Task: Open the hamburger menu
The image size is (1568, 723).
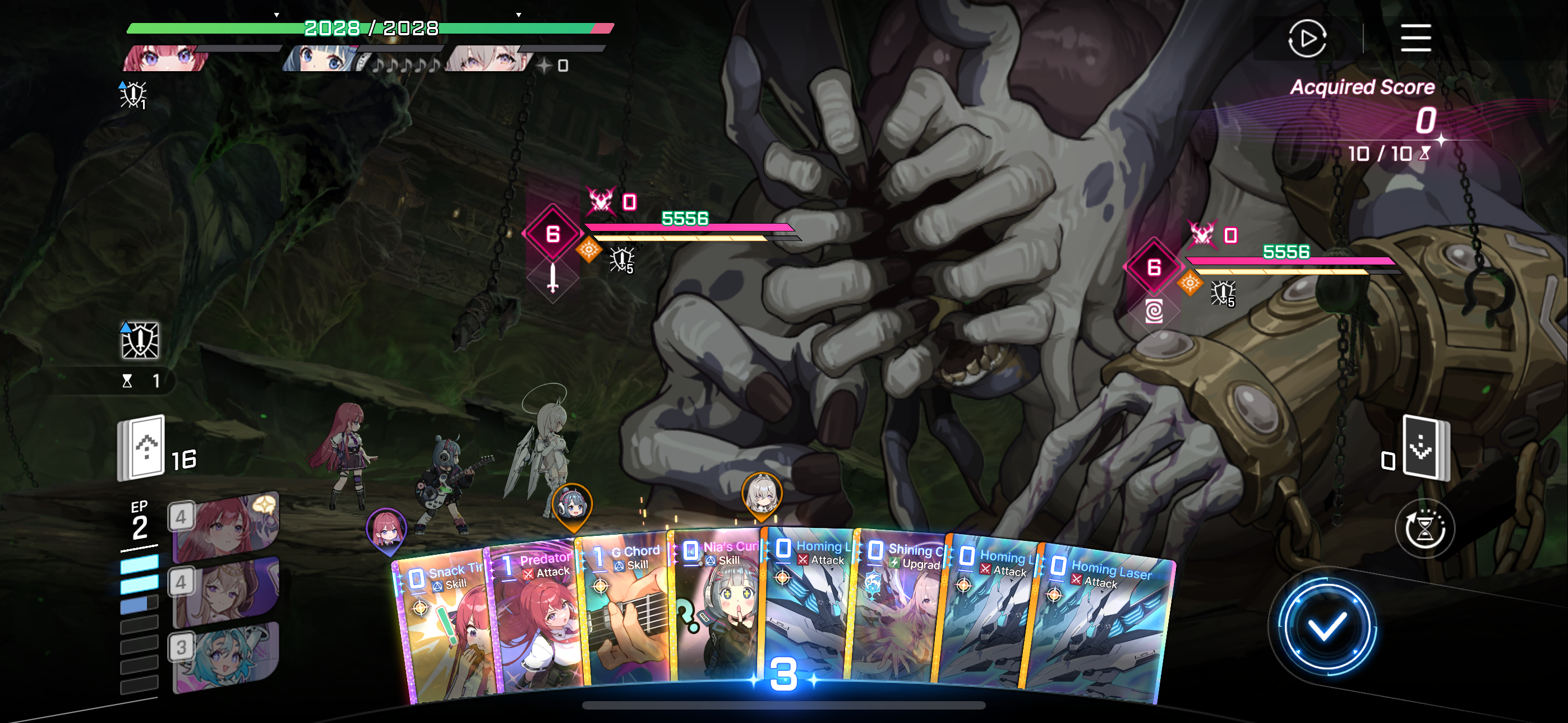Action: (x=1415, y=38)
